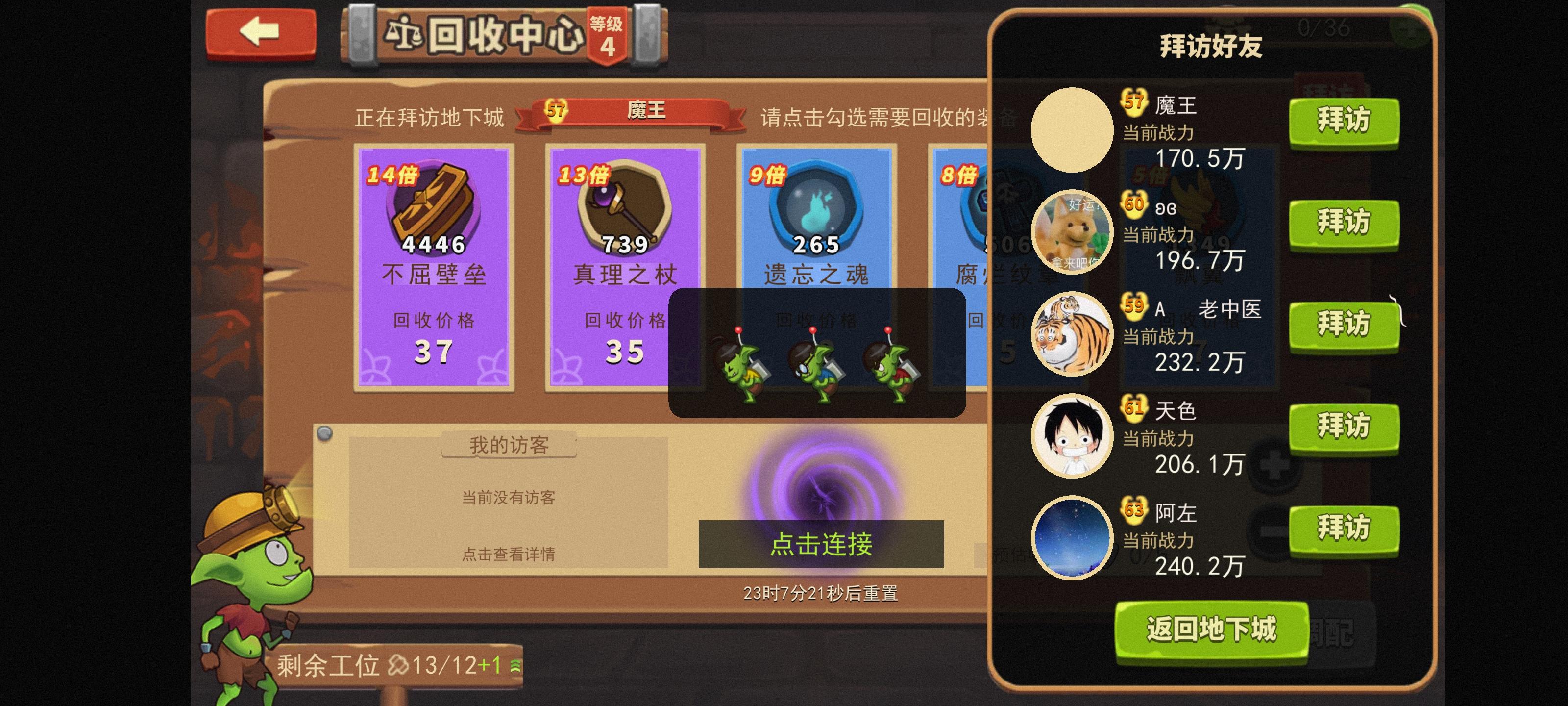Click the dog avatar of friend ɘɕ
Image resolution: width=1568 pixels, height=706 pixels.
(1073, 231)
